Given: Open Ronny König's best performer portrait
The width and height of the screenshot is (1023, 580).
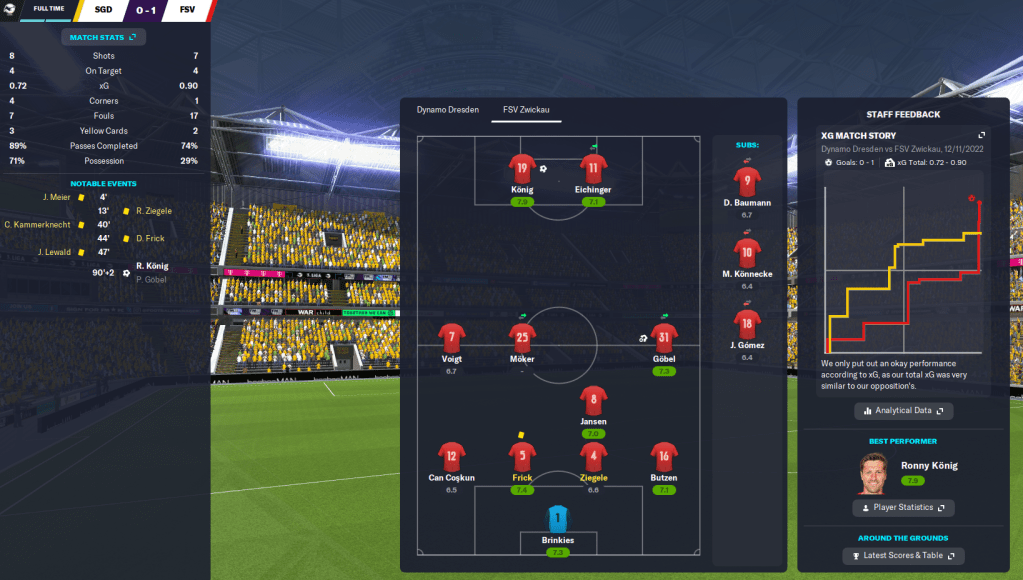Looking at the screenshot, I should (873, 473).
